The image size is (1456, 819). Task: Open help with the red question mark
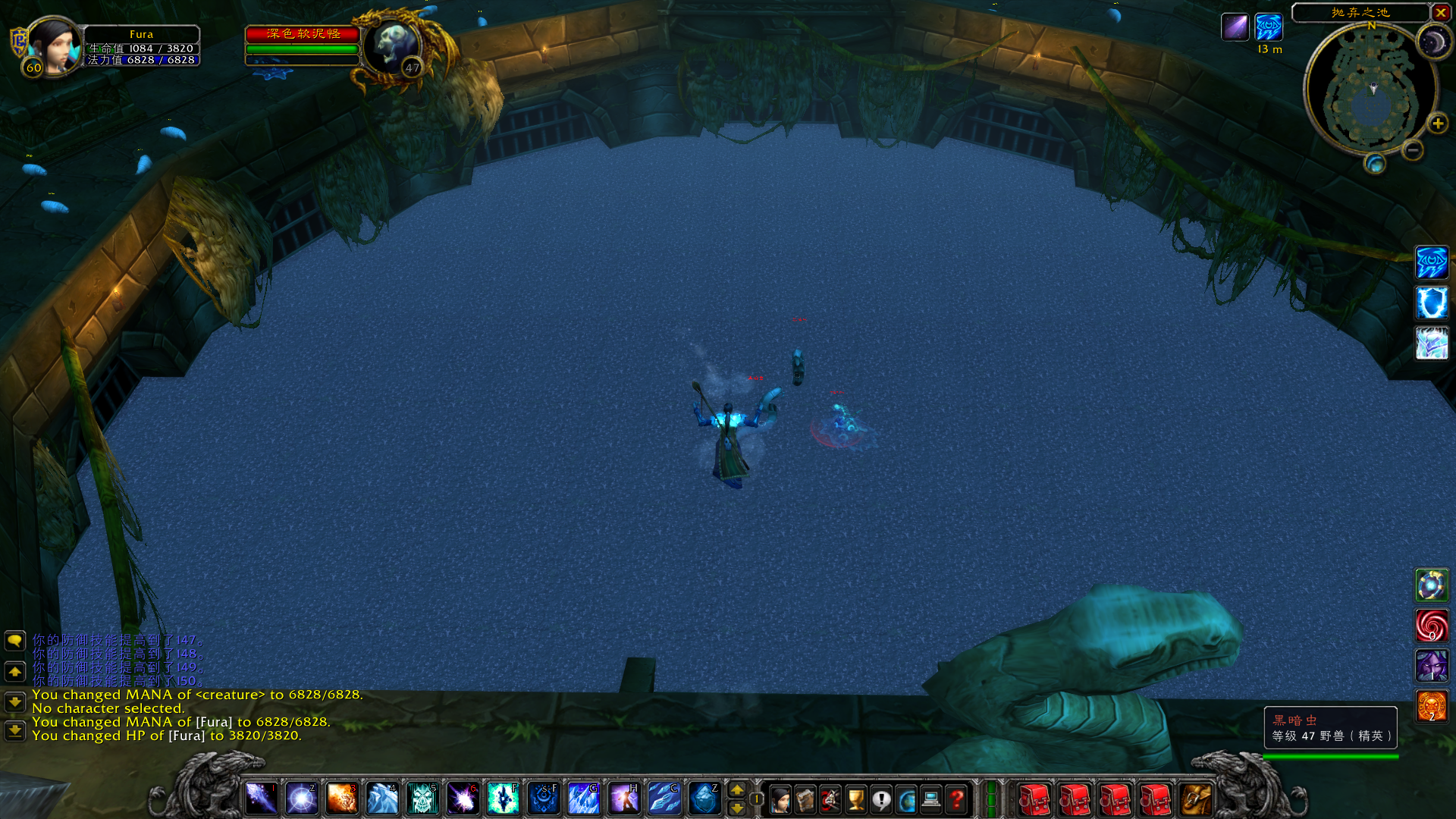(957, 799)
